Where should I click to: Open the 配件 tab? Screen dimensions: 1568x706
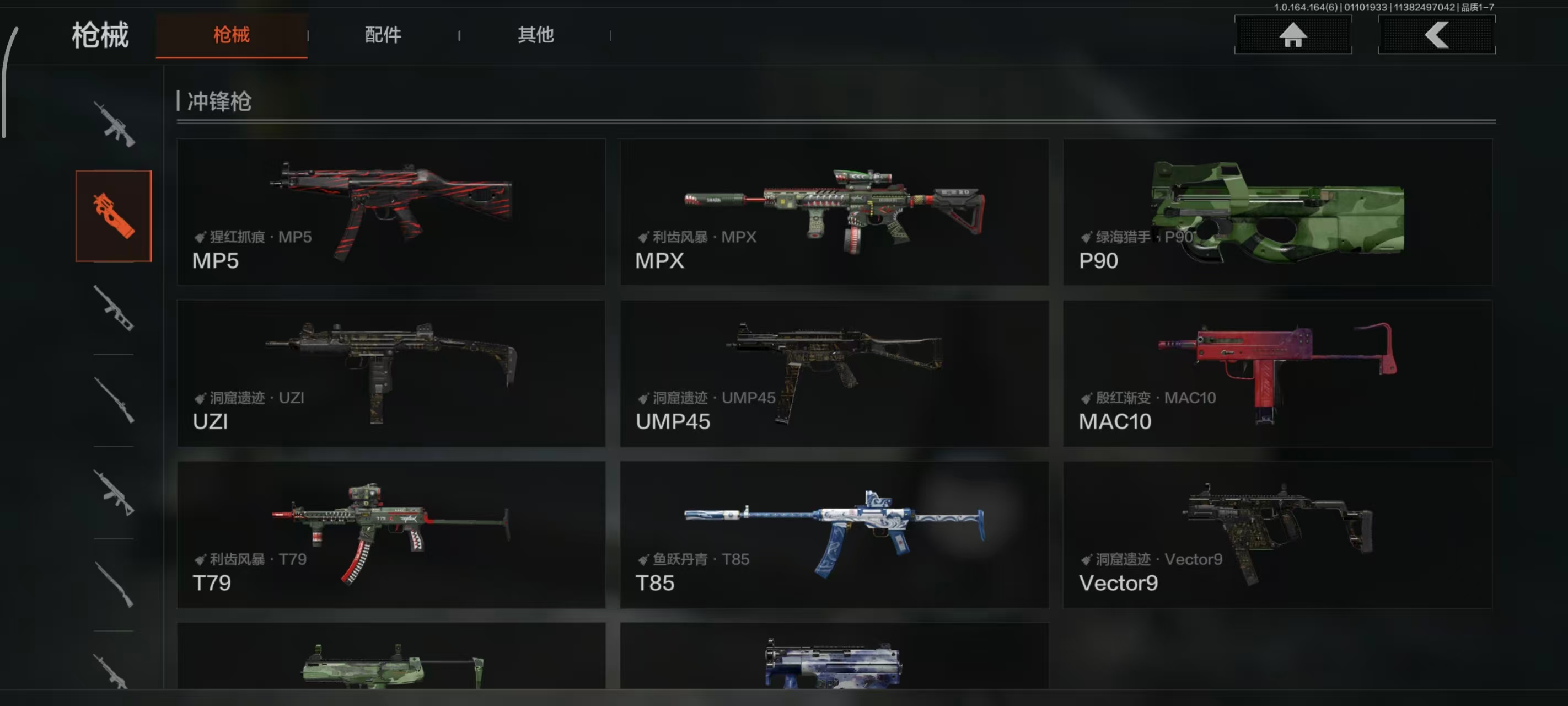(383, 35)
